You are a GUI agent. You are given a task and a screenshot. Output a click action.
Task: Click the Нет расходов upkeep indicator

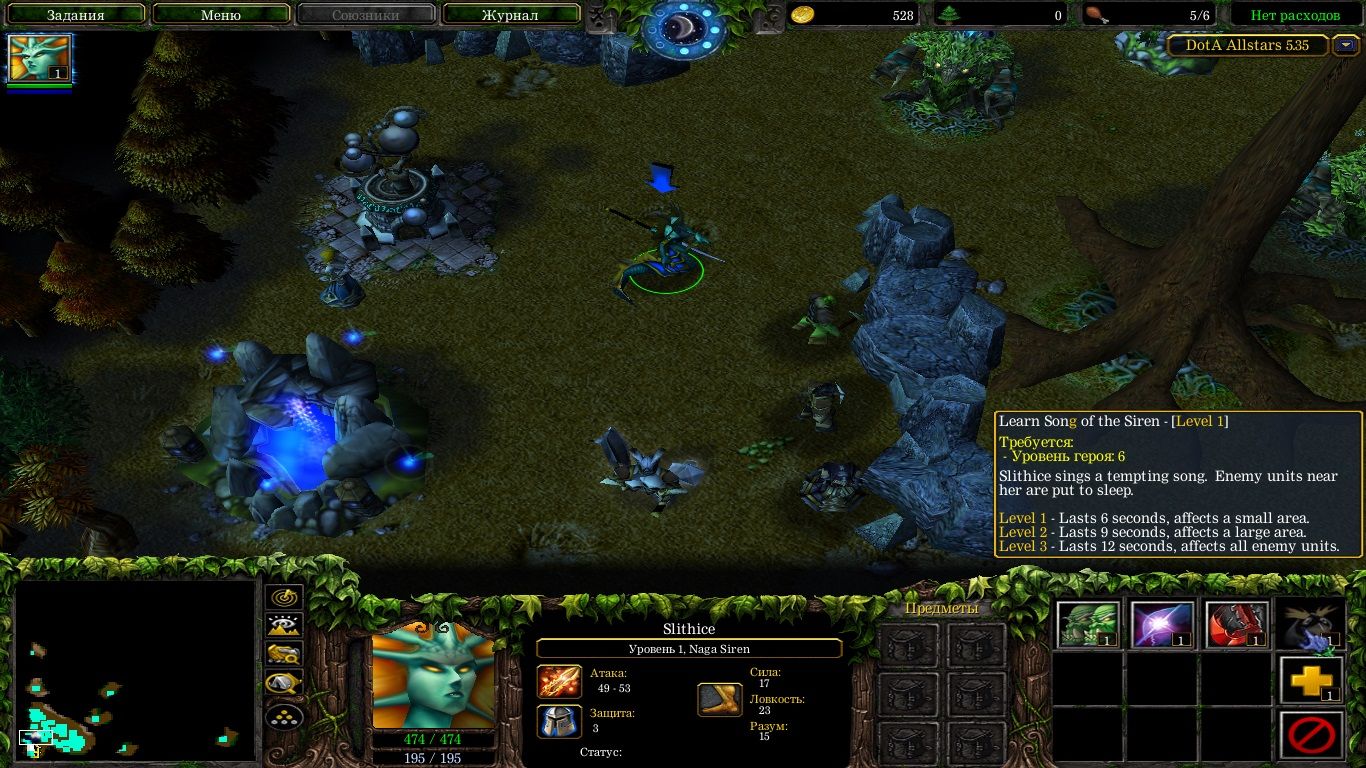pyautogui.click(x=1295, y=14)
